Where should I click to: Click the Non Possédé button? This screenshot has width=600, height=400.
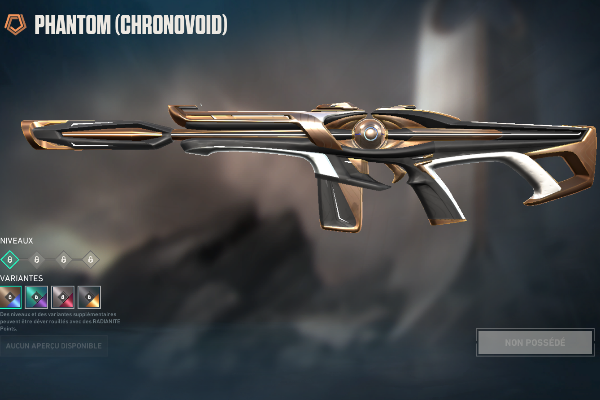pos(535,342)
